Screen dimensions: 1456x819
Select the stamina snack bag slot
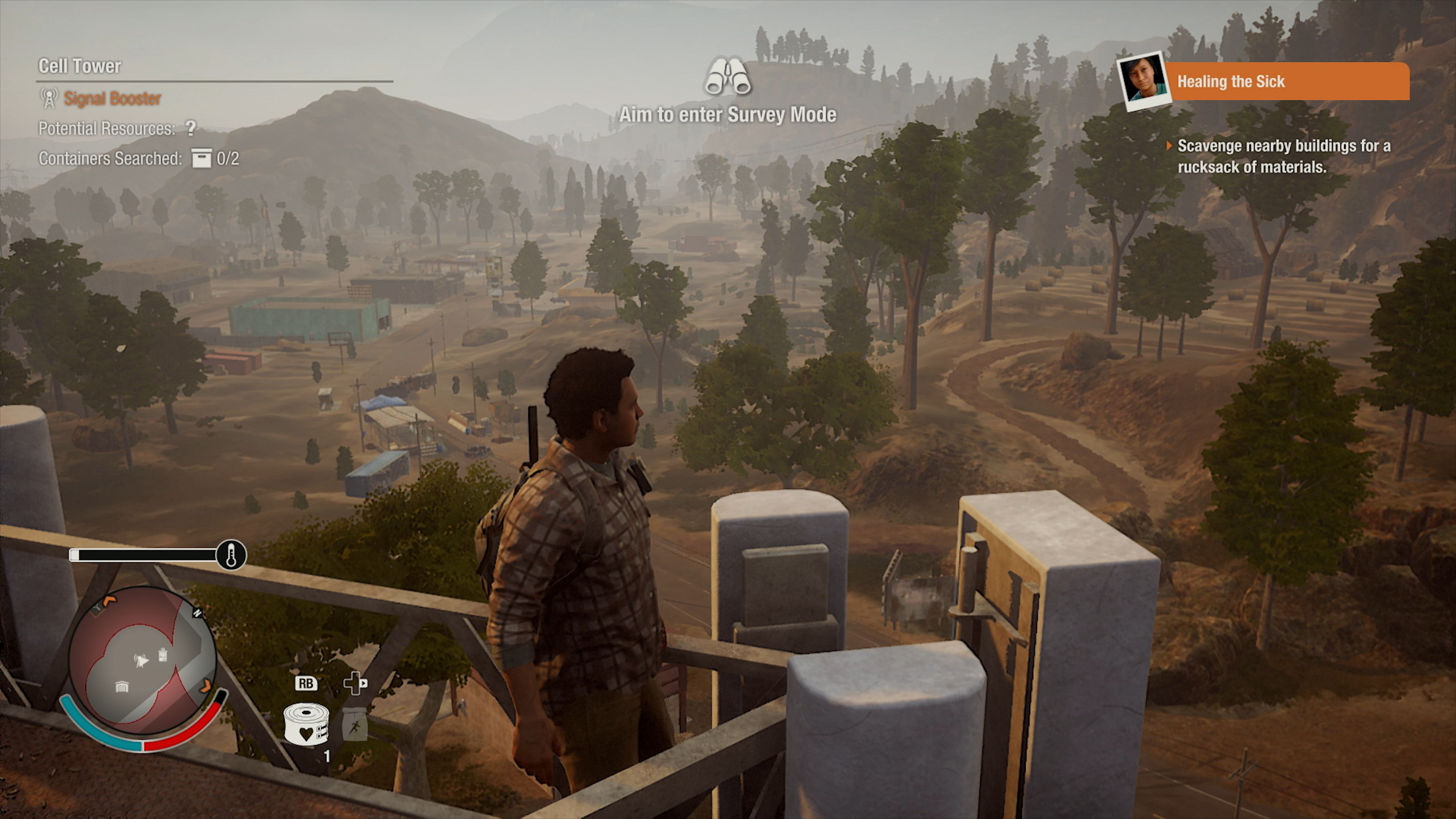(x=355, y=724)
